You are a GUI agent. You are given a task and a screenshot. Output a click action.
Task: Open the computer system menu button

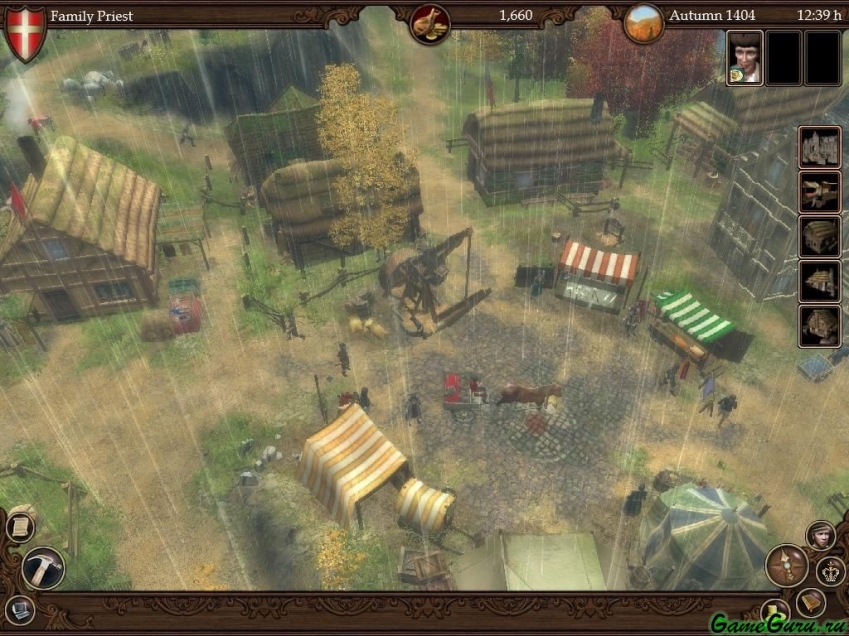coord(20,609)
